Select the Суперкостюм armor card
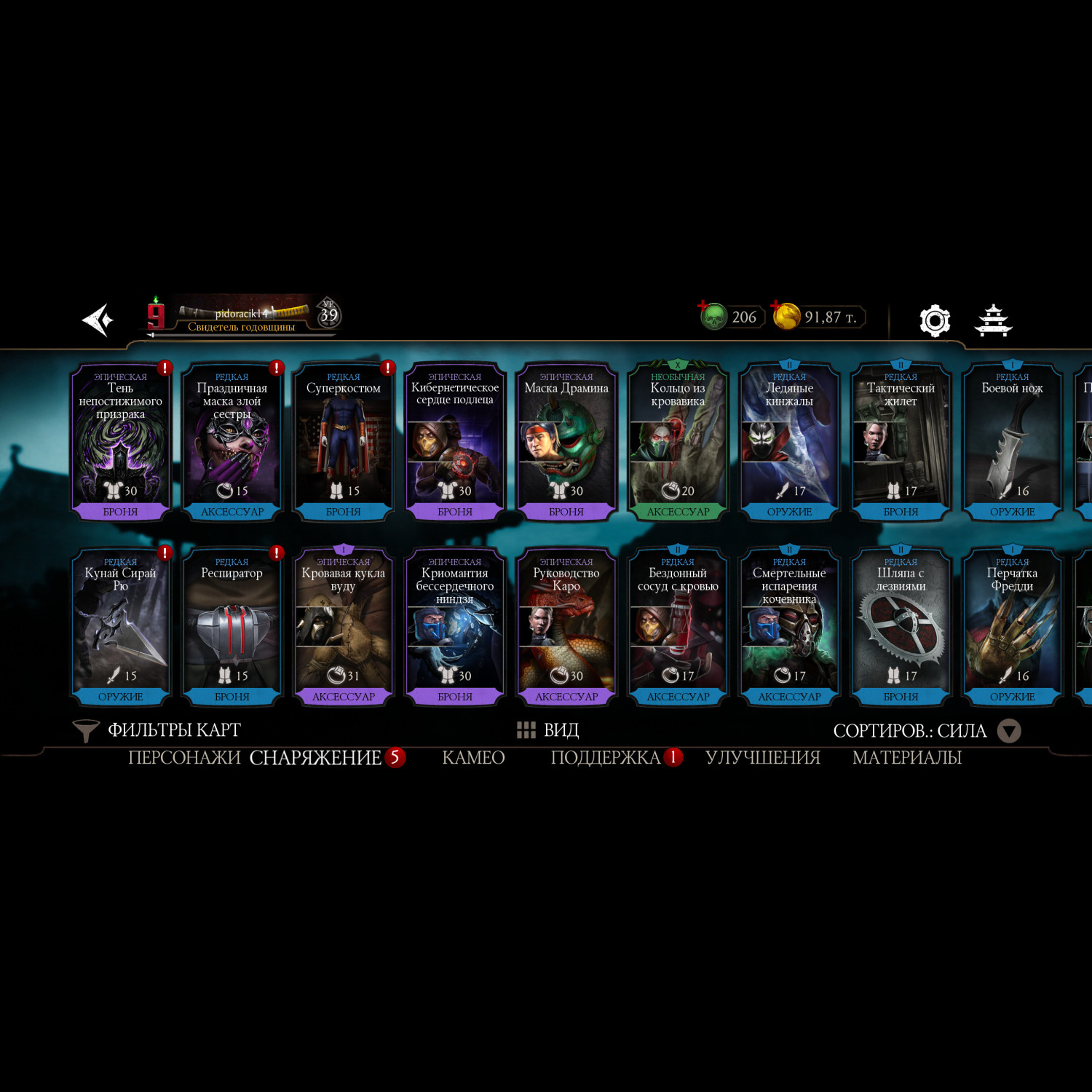 pos(344,440)
